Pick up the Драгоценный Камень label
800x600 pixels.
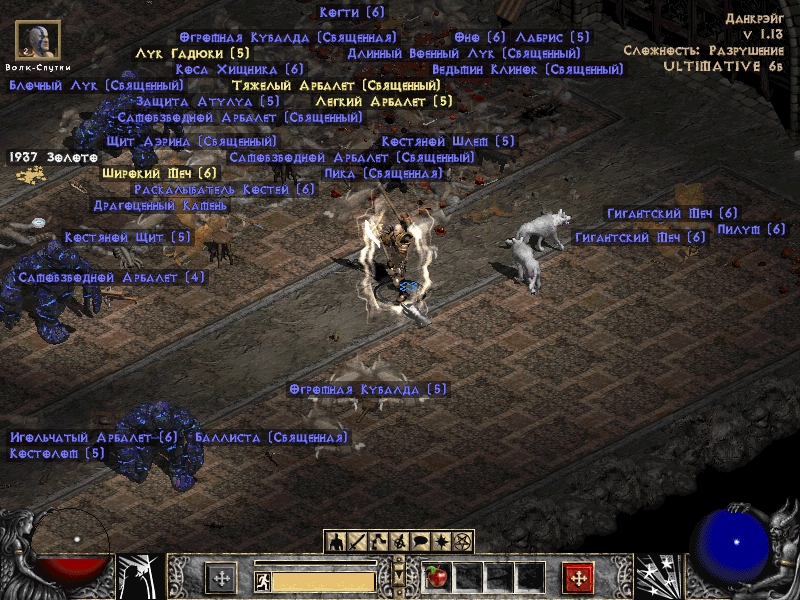click(x=160, y=205)
